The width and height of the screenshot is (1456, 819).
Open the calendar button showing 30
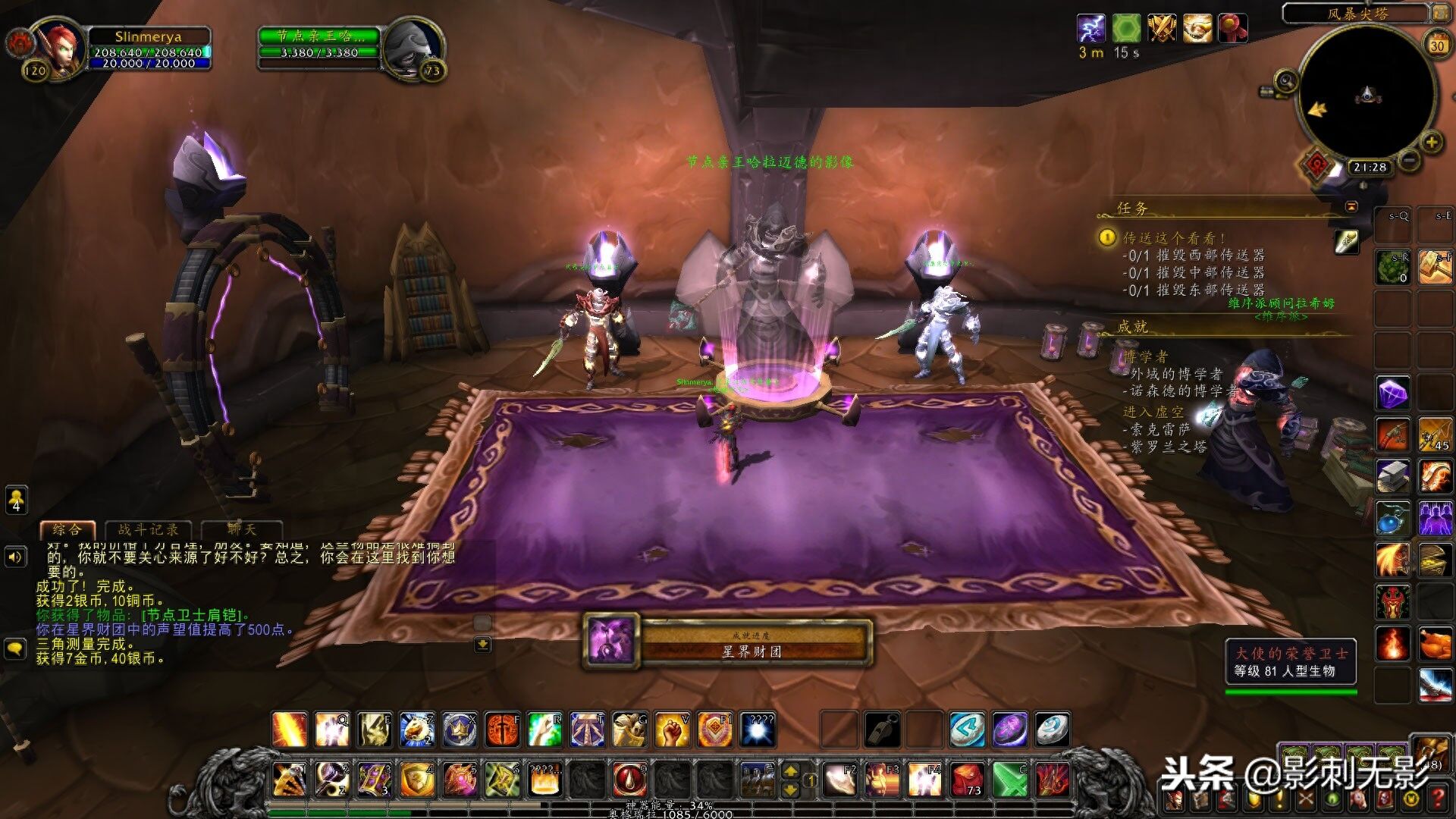pos(1437,45)
